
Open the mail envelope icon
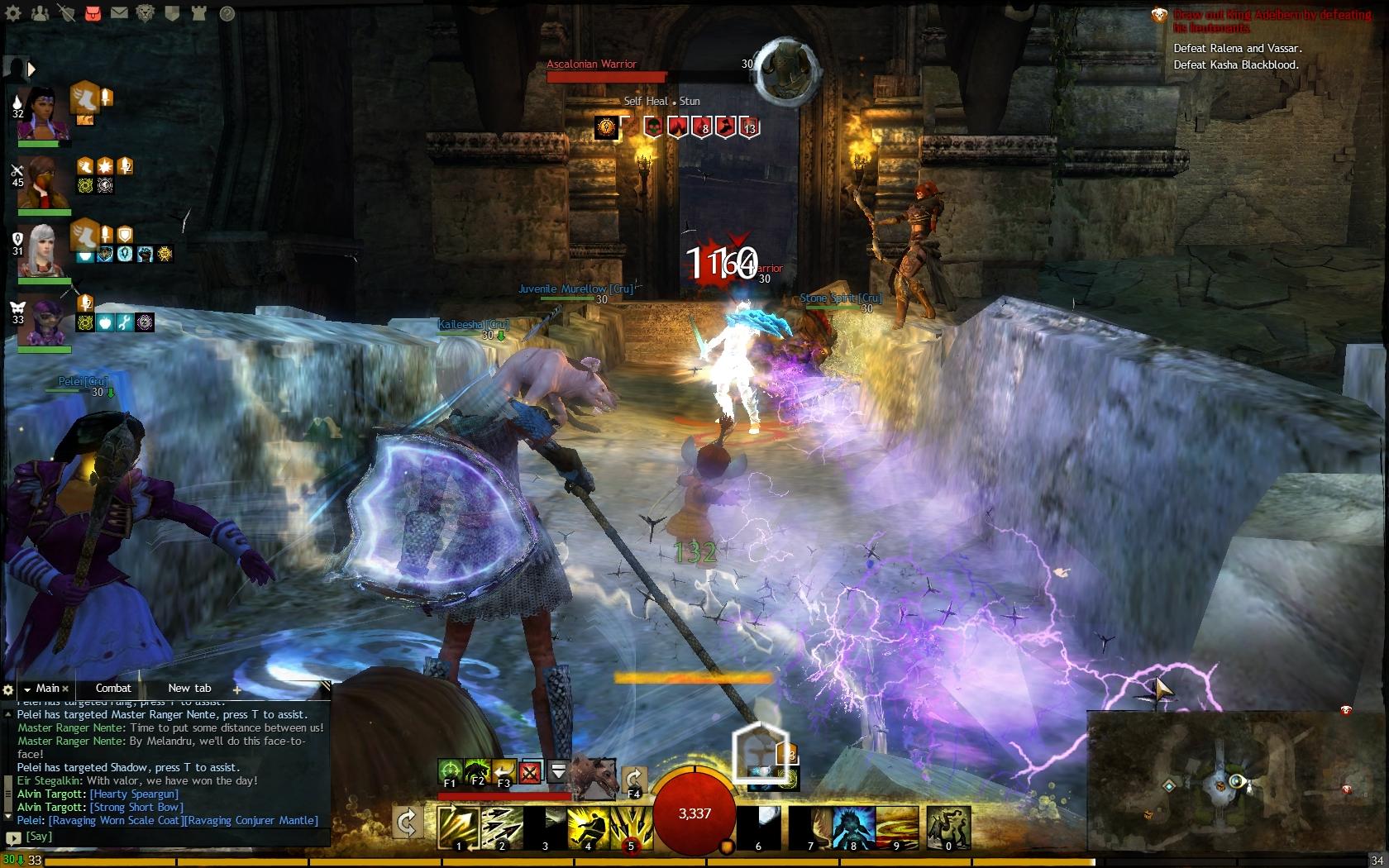(x=119, y=13)
